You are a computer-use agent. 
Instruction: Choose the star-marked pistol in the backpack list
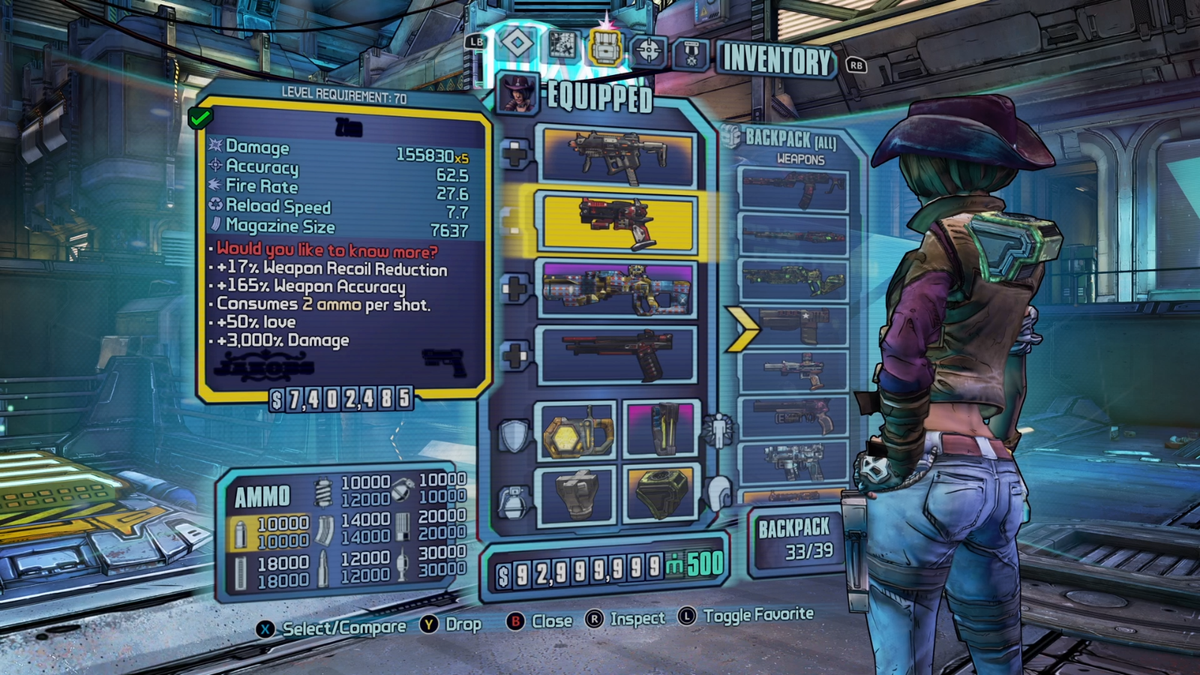(x=793, y=324)
